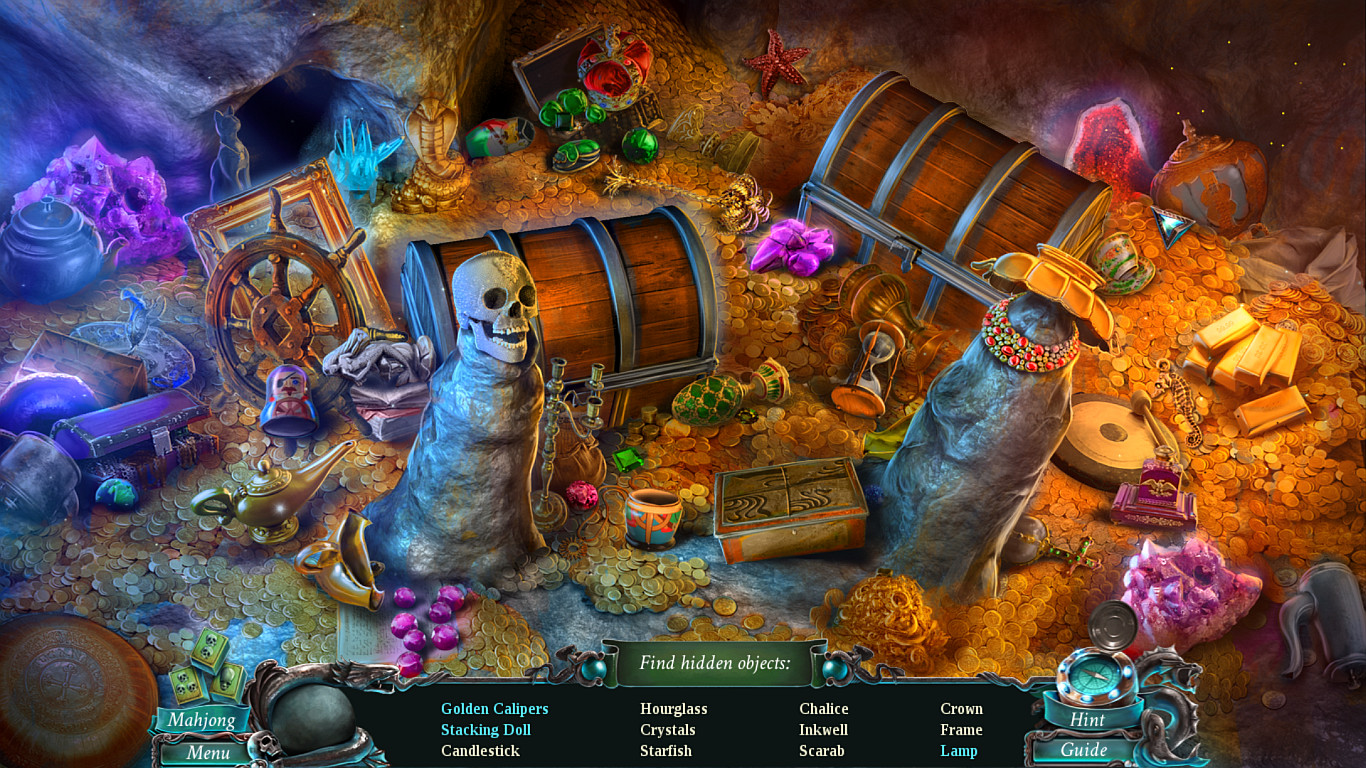Click the found word Stacking Doll

pos(486,729)
